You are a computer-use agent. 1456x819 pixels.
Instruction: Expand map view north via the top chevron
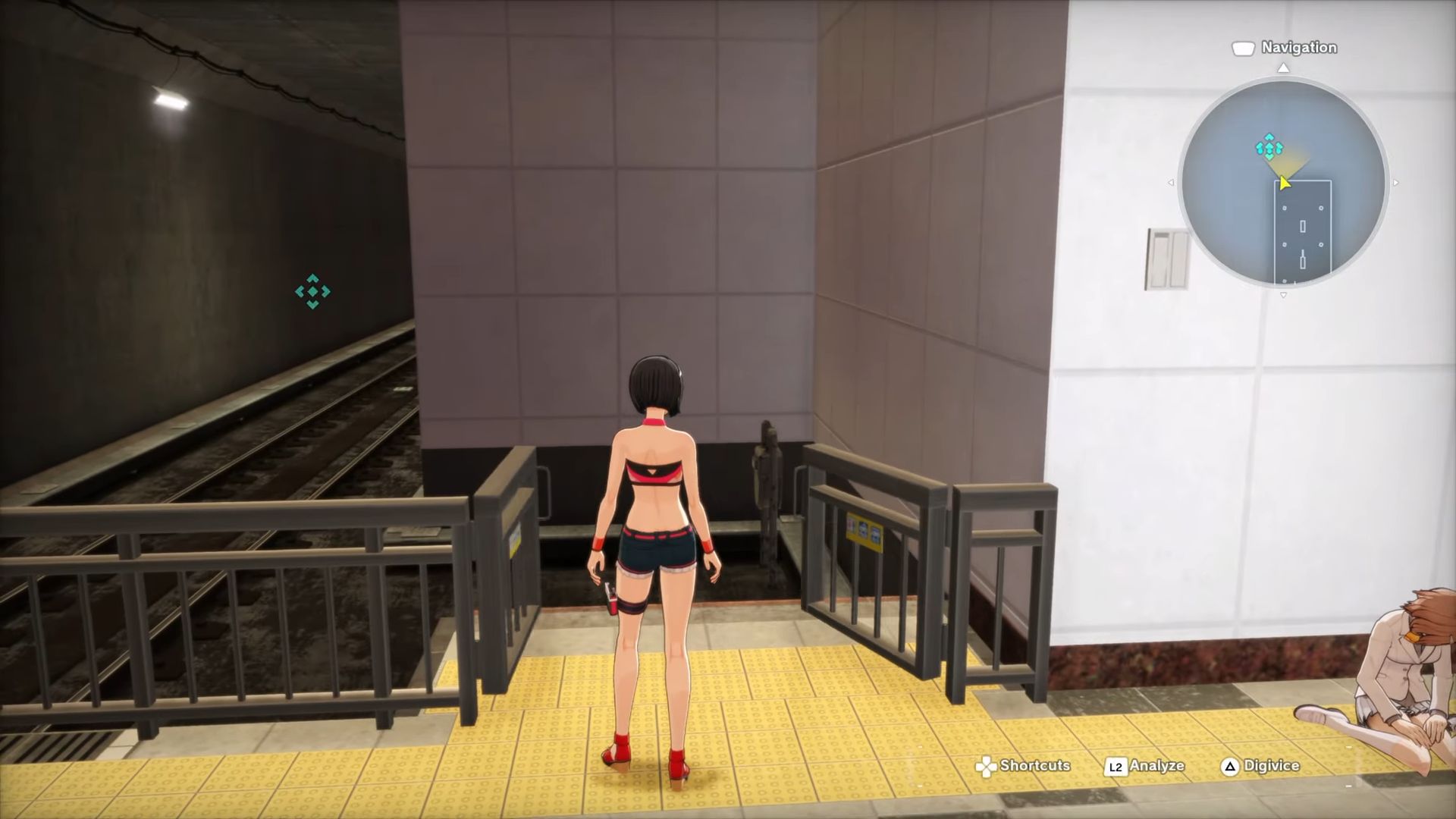click(1283, 68)
